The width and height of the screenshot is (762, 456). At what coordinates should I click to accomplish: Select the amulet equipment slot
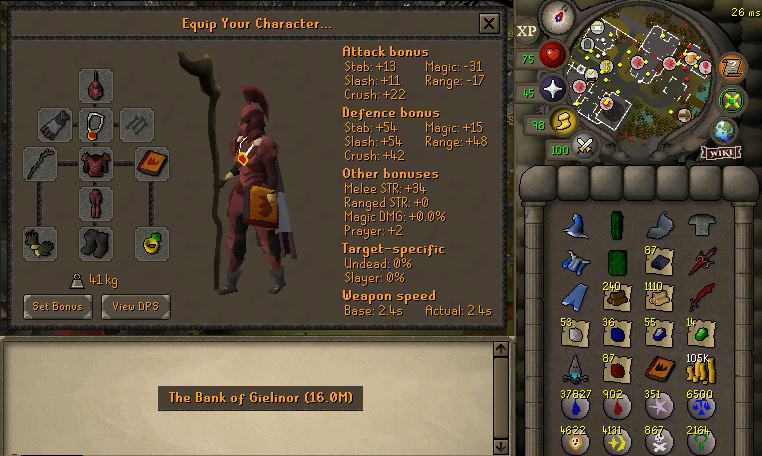[x=96, y=124]
